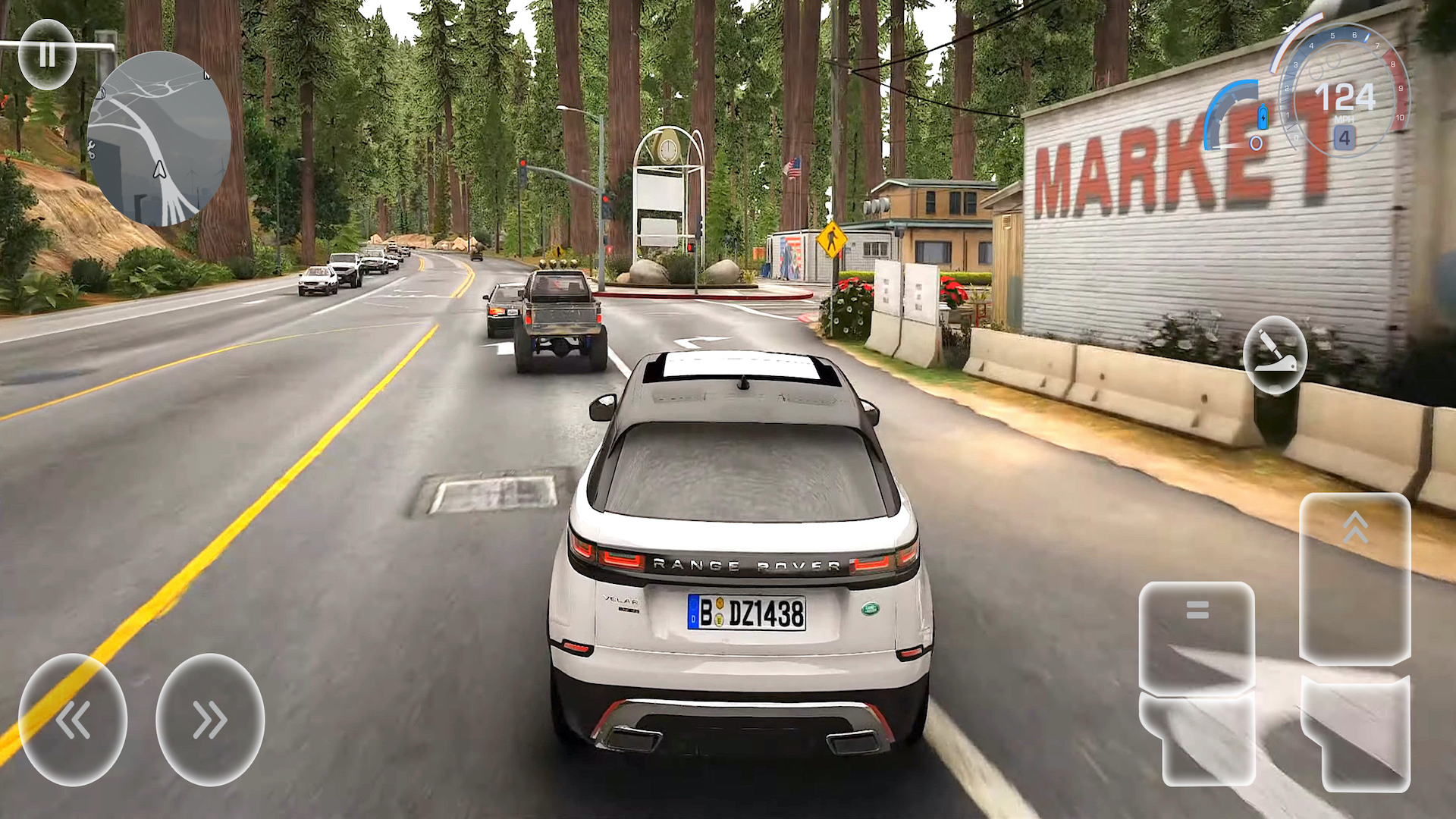Activate the nitro boost bottle
The height and width of the screenshot is (819, 1456).
tap(1261, 118)
